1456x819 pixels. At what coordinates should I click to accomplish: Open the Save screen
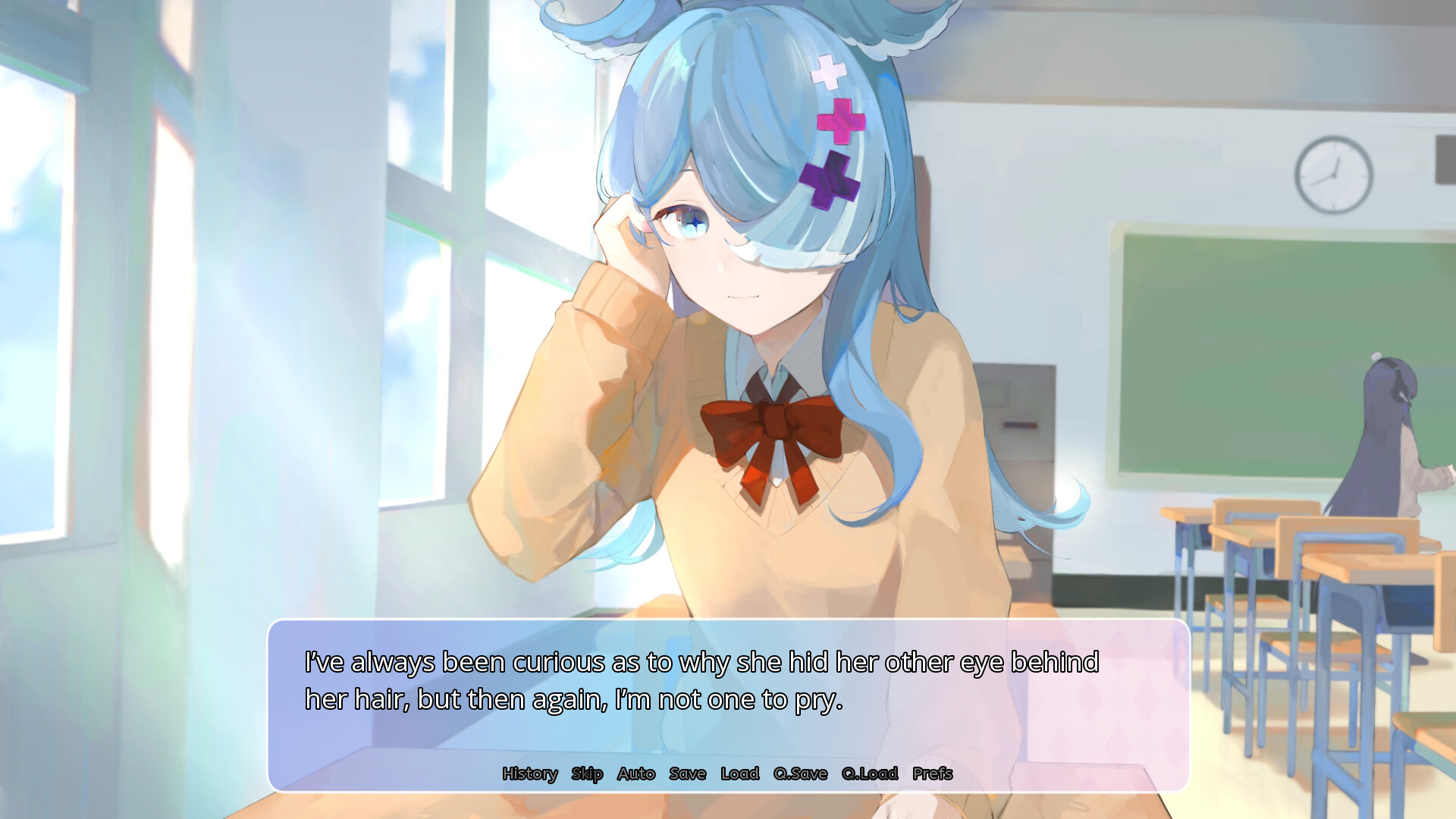tap(687, 774)
